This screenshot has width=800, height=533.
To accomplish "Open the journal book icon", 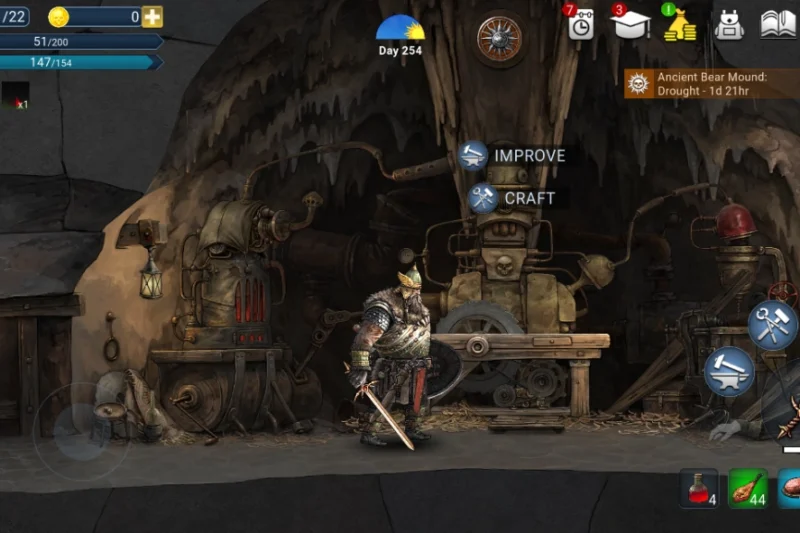I will [778, 24].
